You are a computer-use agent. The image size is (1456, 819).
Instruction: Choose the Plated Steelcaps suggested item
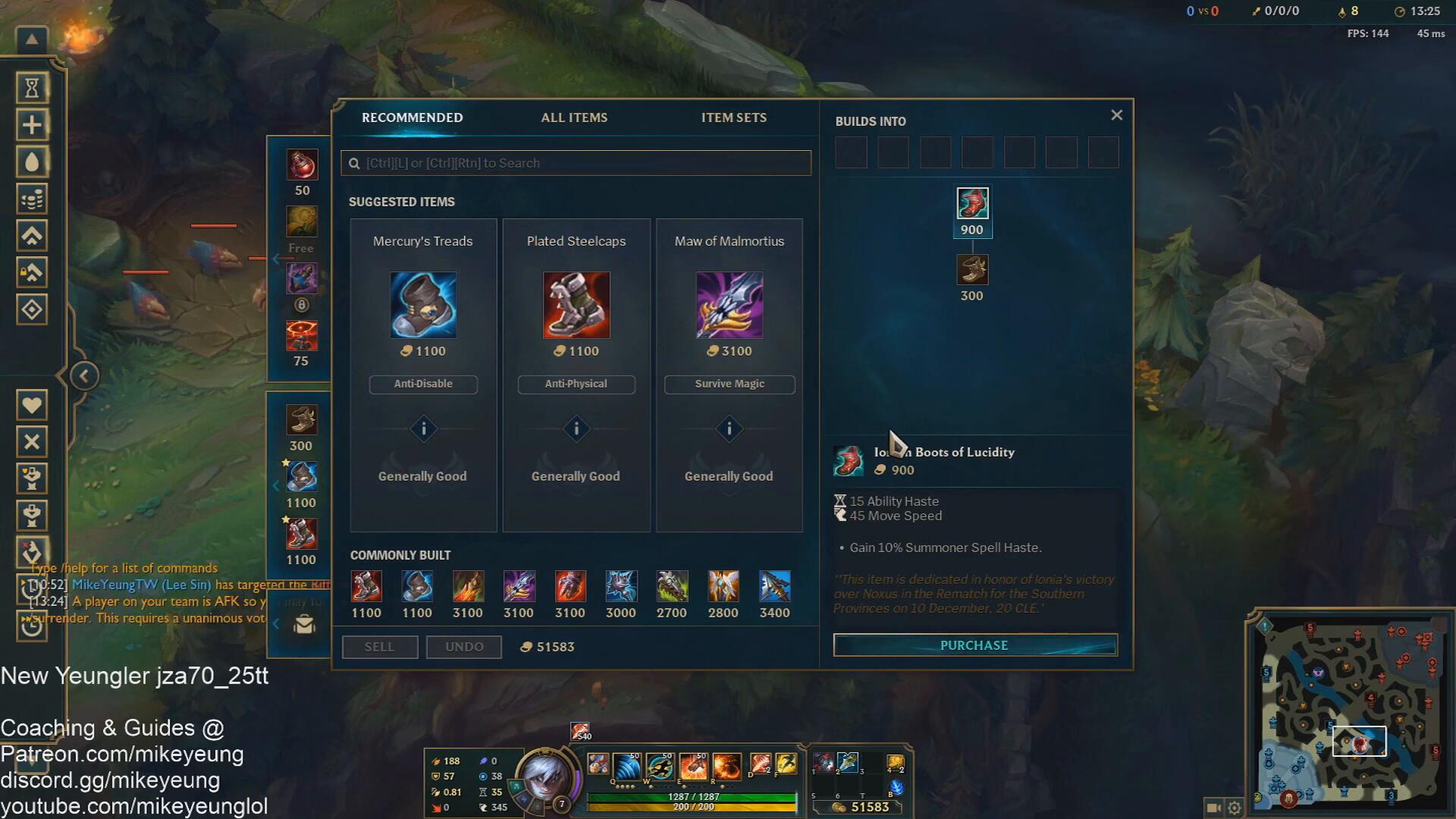[576, 305]
